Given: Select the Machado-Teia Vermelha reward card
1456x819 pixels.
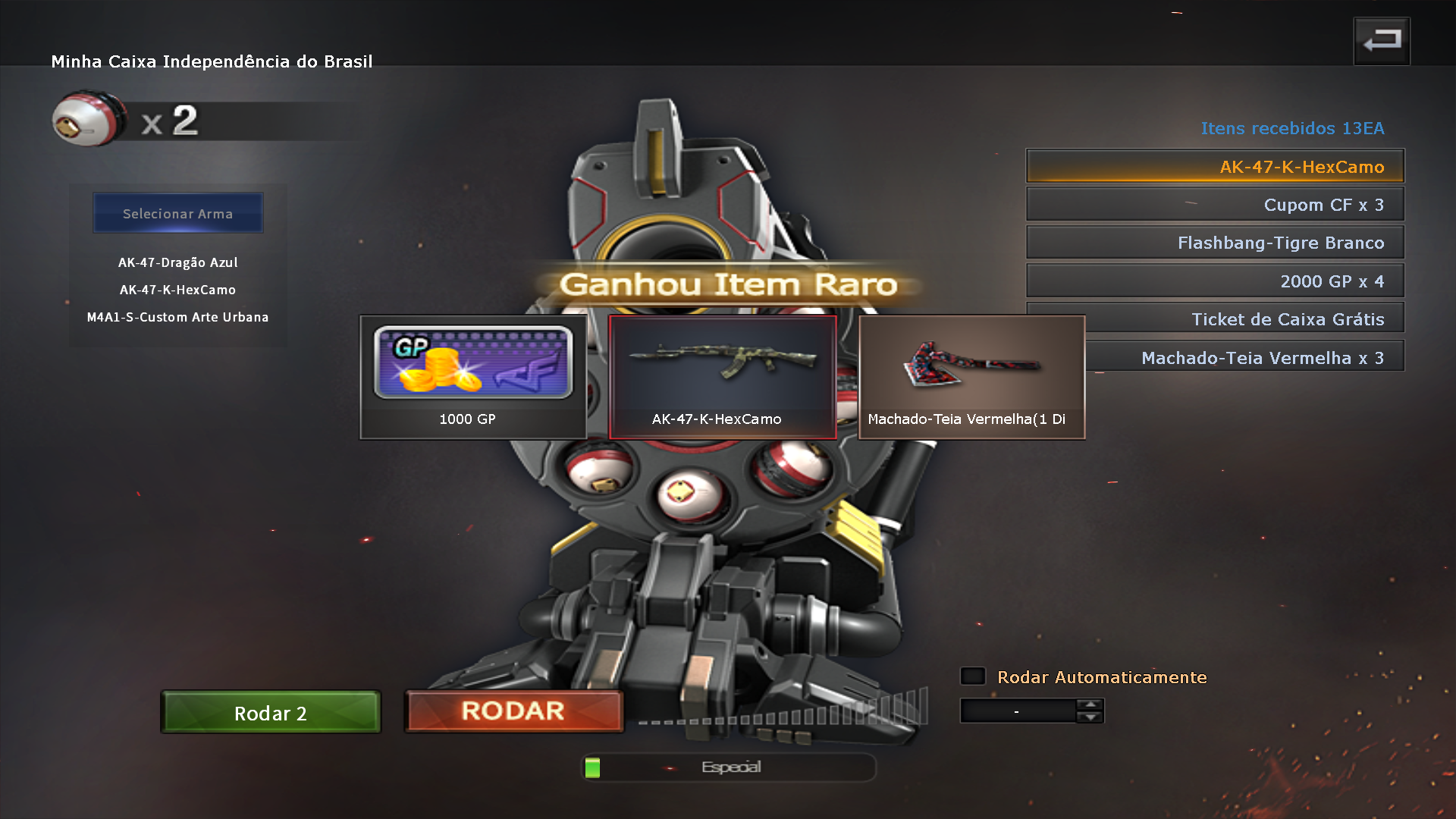Looking at the screenshot, I should pos(971,377).
